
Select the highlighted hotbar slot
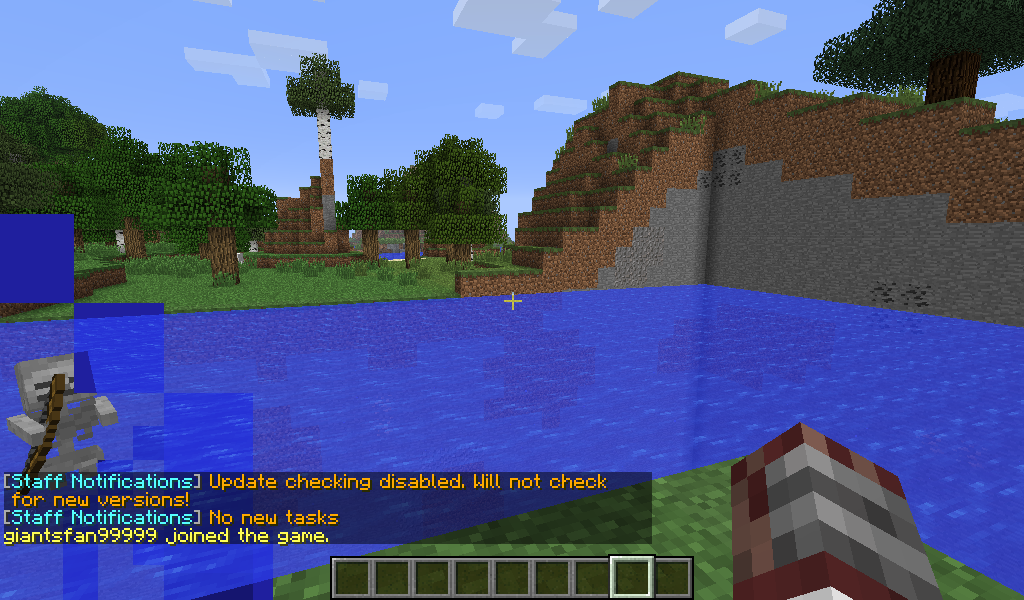coord(632,578)
